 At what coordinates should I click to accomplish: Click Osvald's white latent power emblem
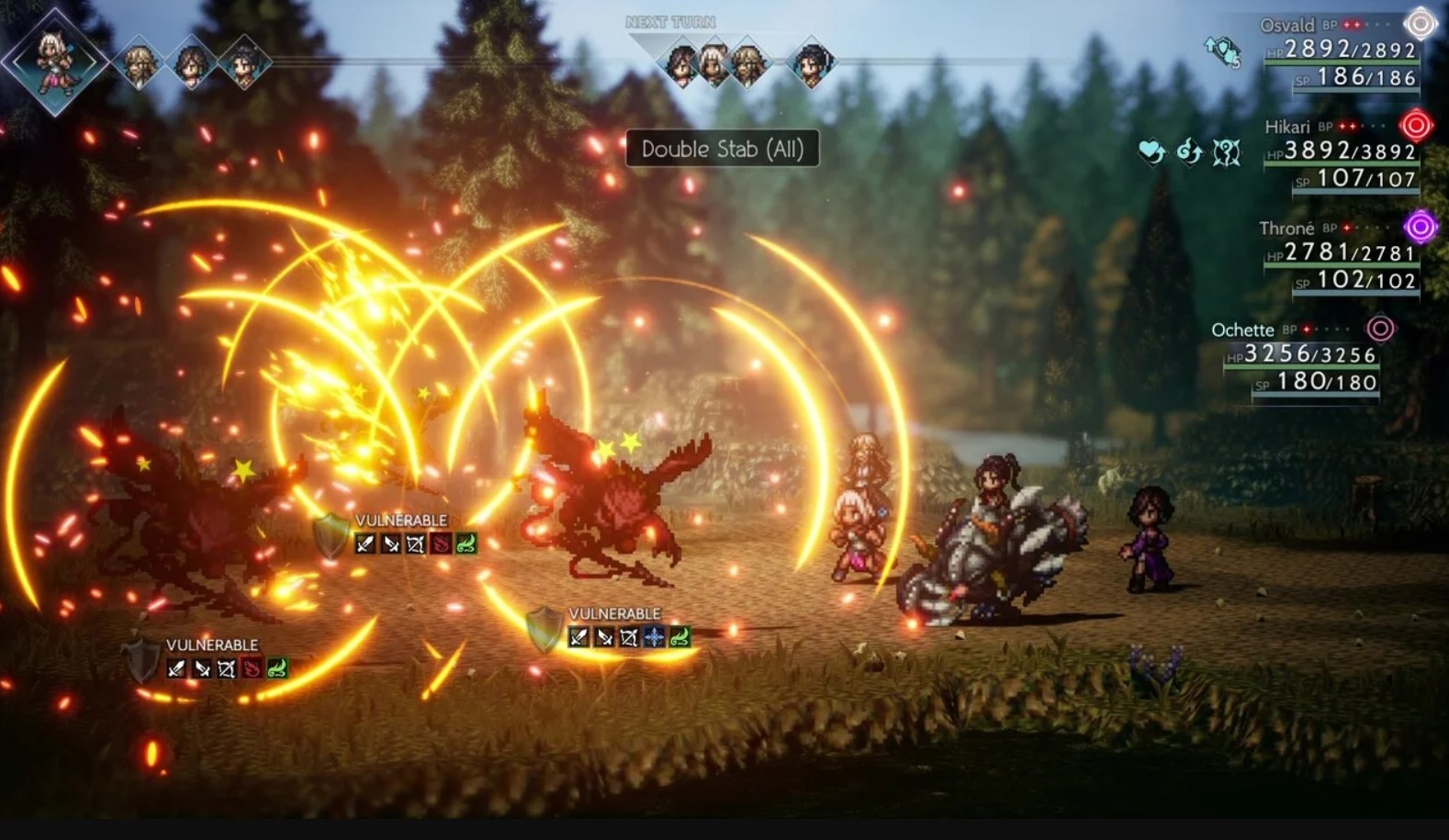tap(1420, 24)
